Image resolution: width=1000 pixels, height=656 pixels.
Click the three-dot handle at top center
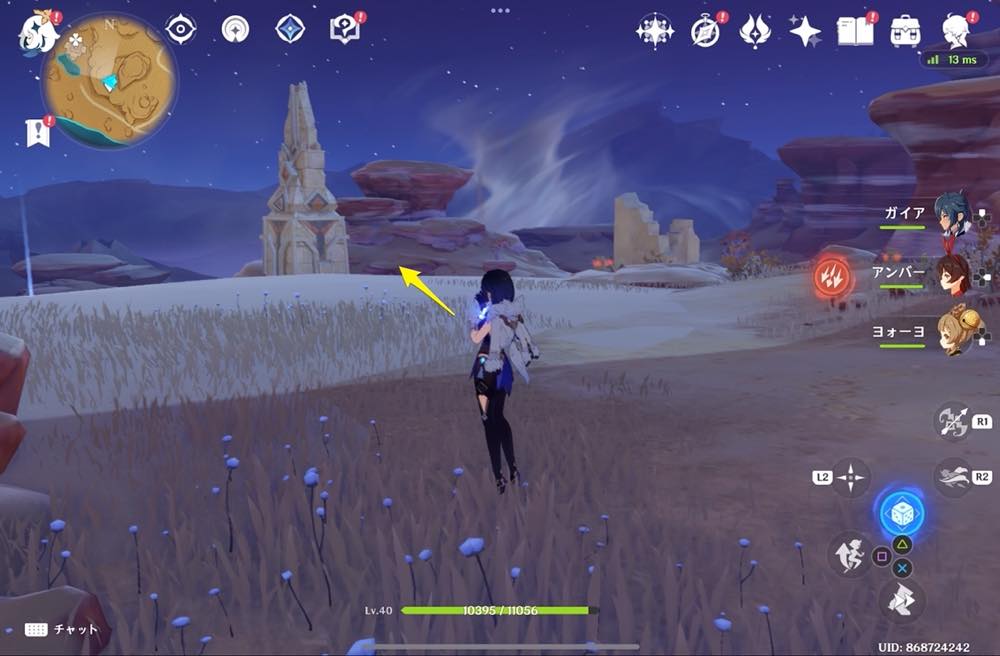pos(499,9)
